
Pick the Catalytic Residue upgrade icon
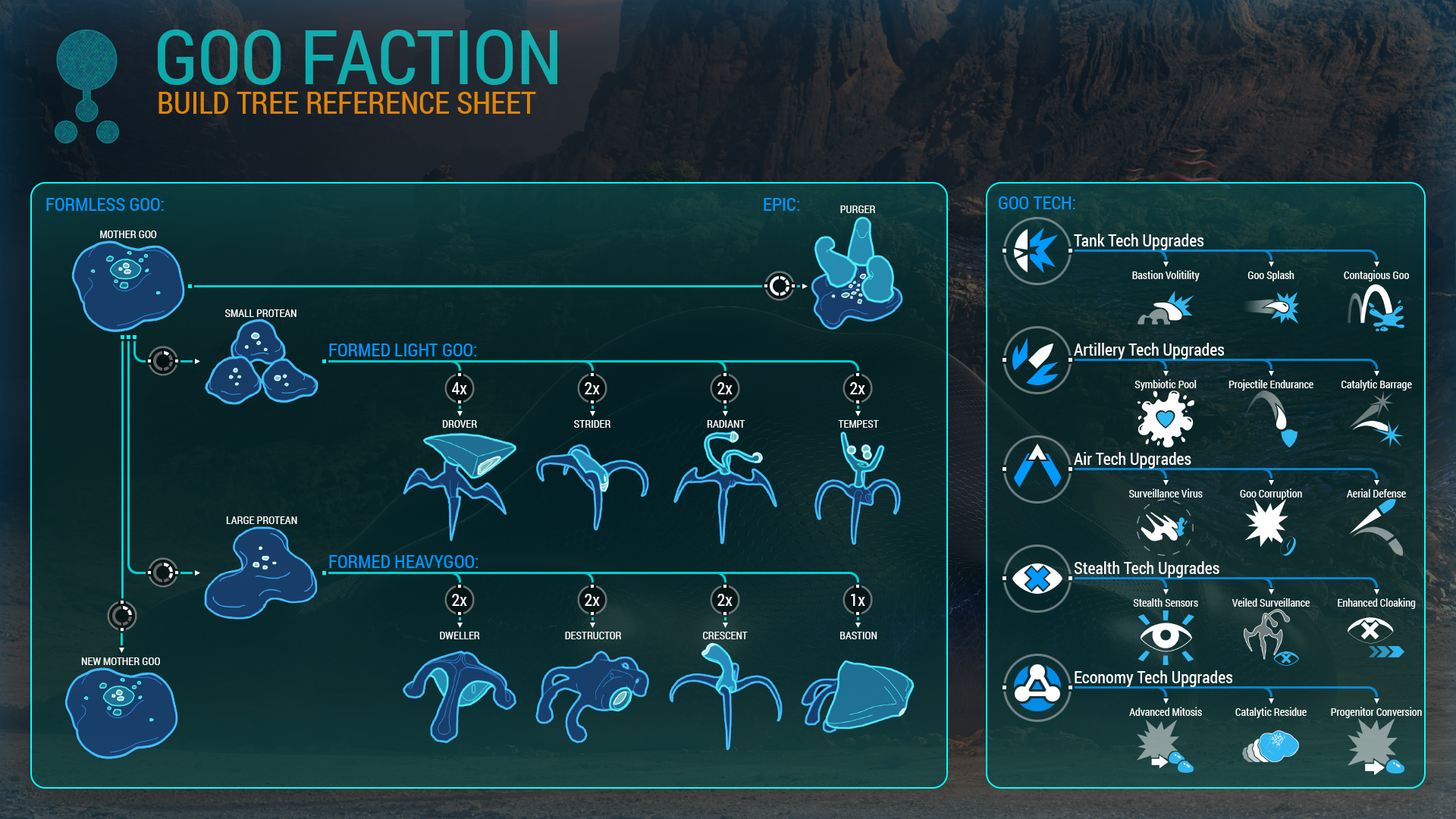tap(1271, 746)
